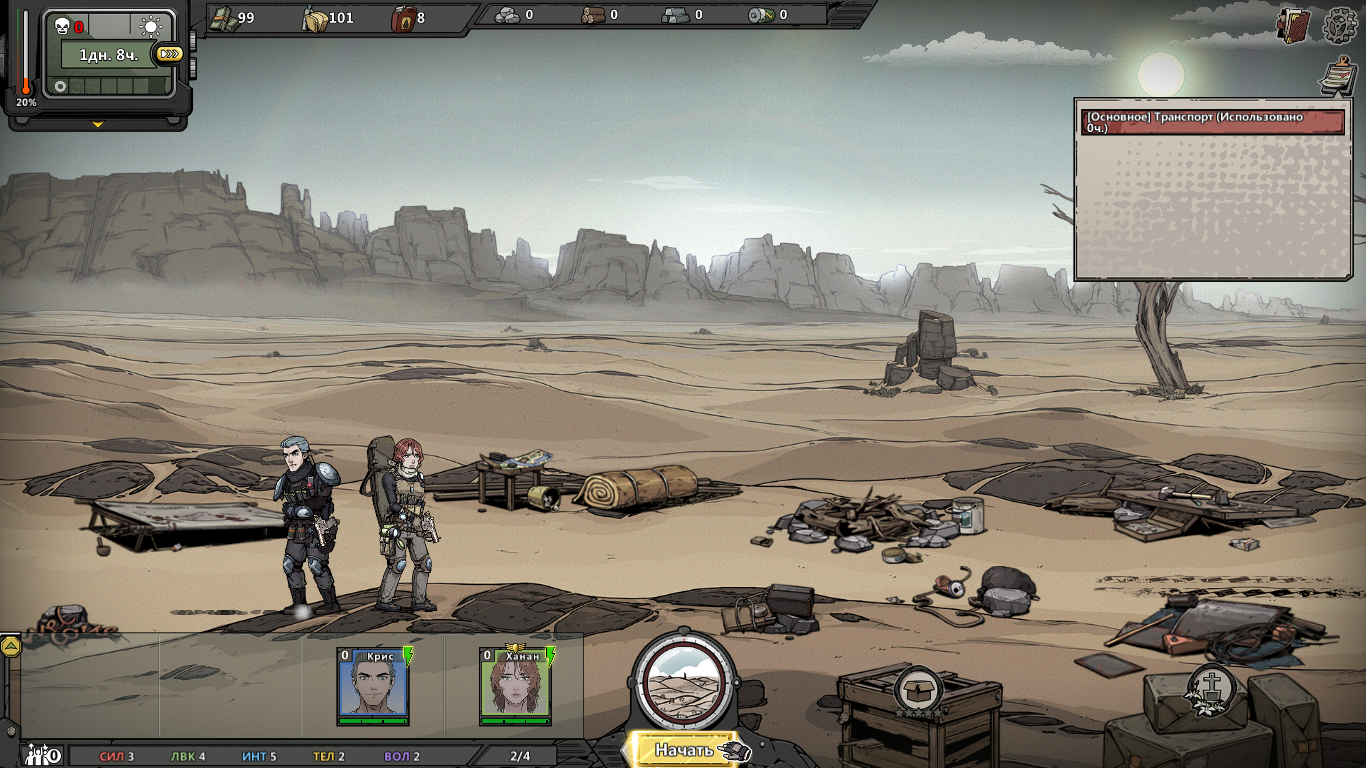
Task: Open the gravestone icon on the crates
Action: (1212, 688)
